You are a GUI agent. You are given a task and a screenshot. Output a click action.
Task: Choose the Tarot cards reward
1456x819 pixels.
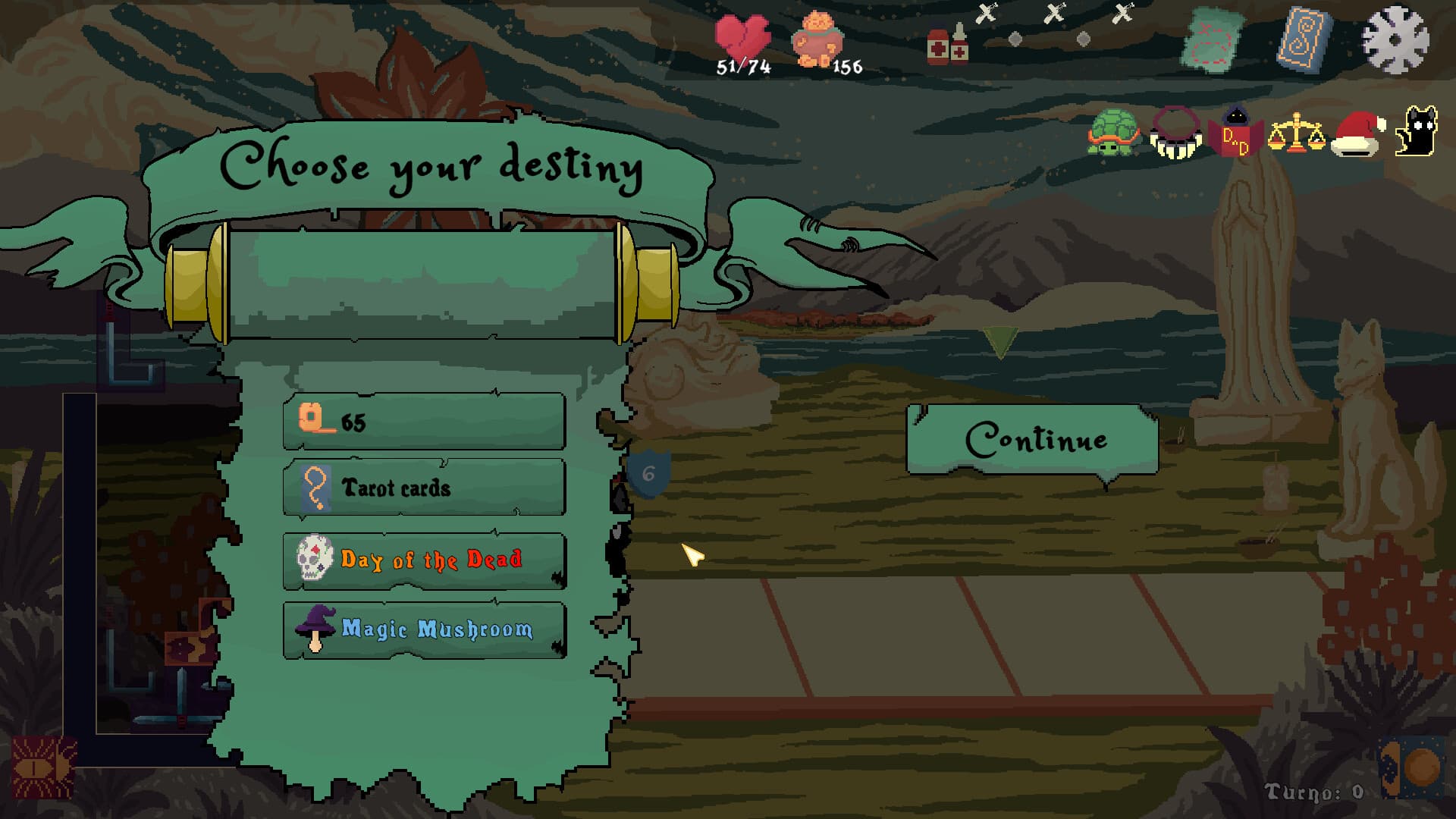pyautogui.click(x=424, y=488)
